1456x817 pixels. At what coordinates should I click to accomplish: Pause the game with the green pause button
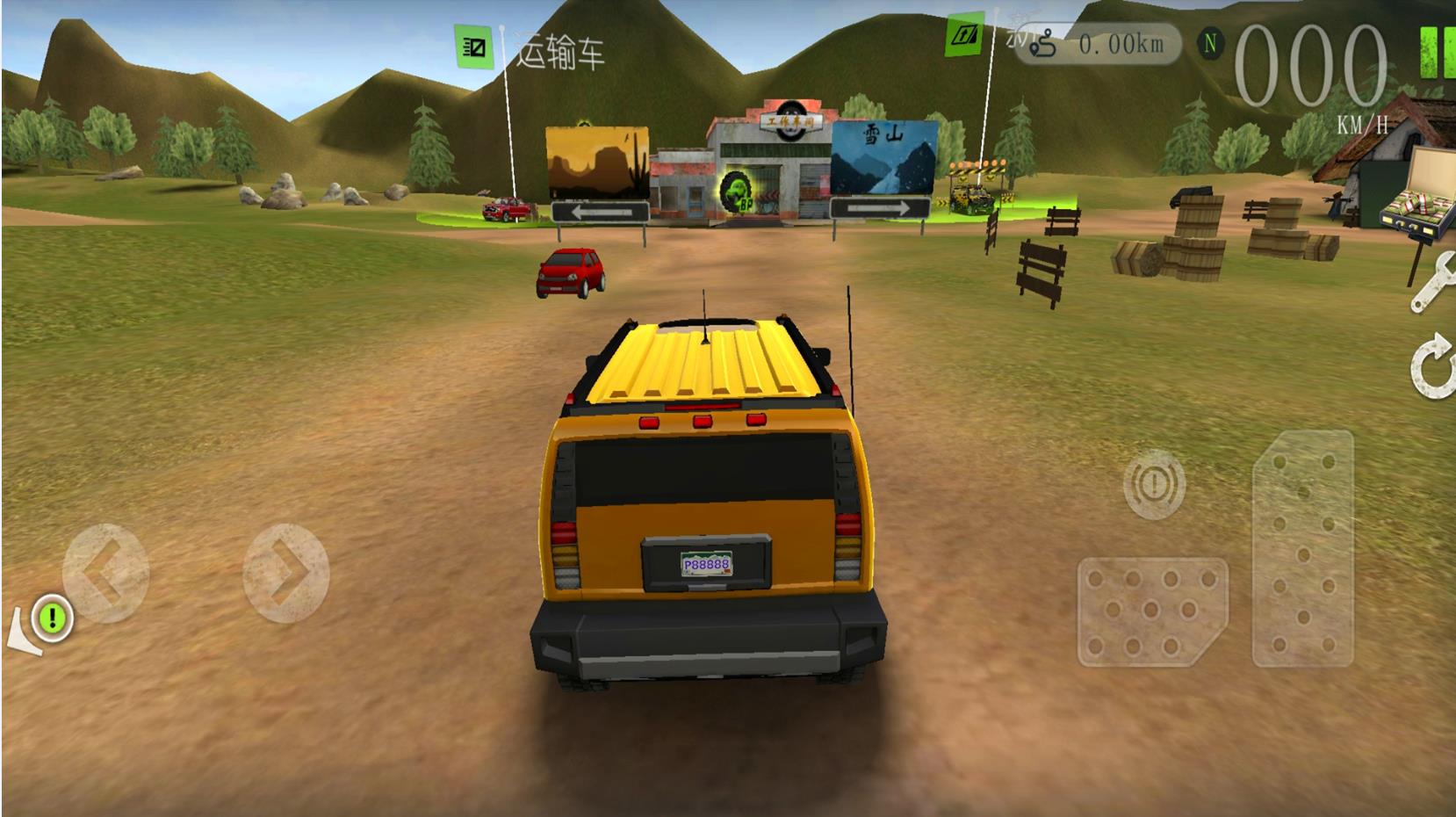(x=1438, y=51)
